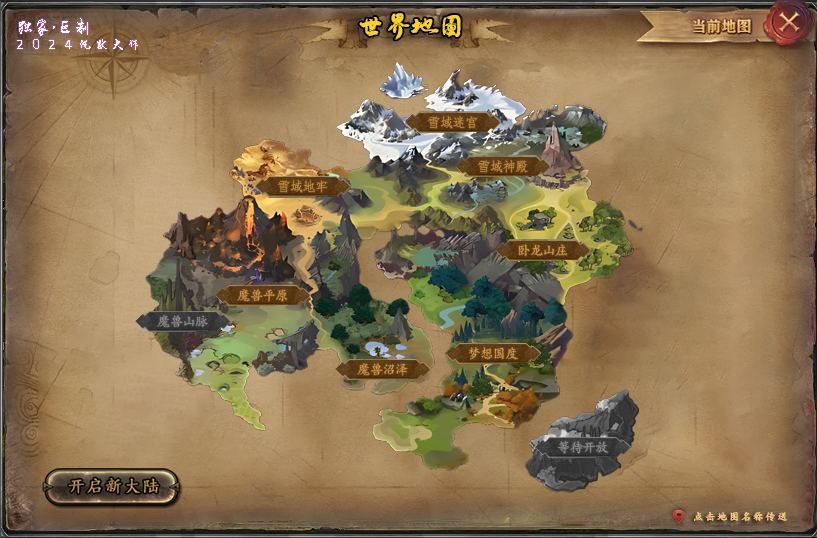Open the 当前地图 (current map) tab

pyautogui.click(x=720, y=27)
